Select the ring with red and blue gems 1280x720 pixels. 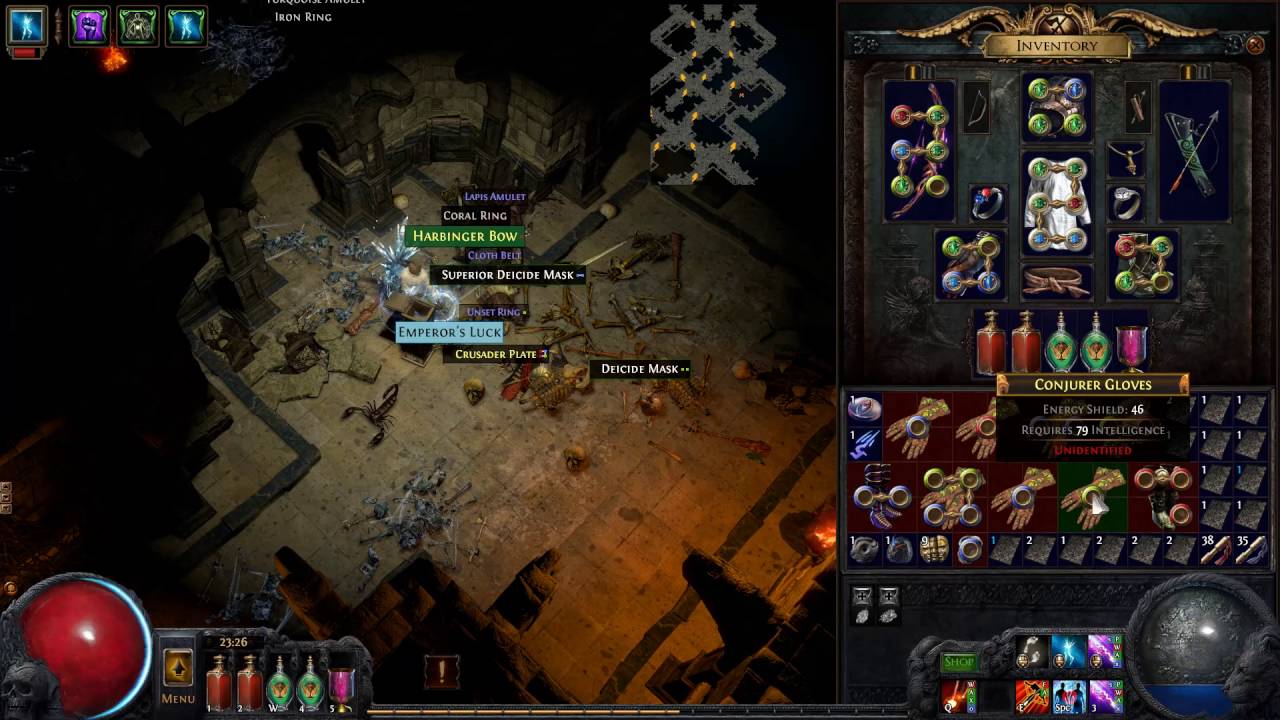pyautogui.click(x=988, y=203)
